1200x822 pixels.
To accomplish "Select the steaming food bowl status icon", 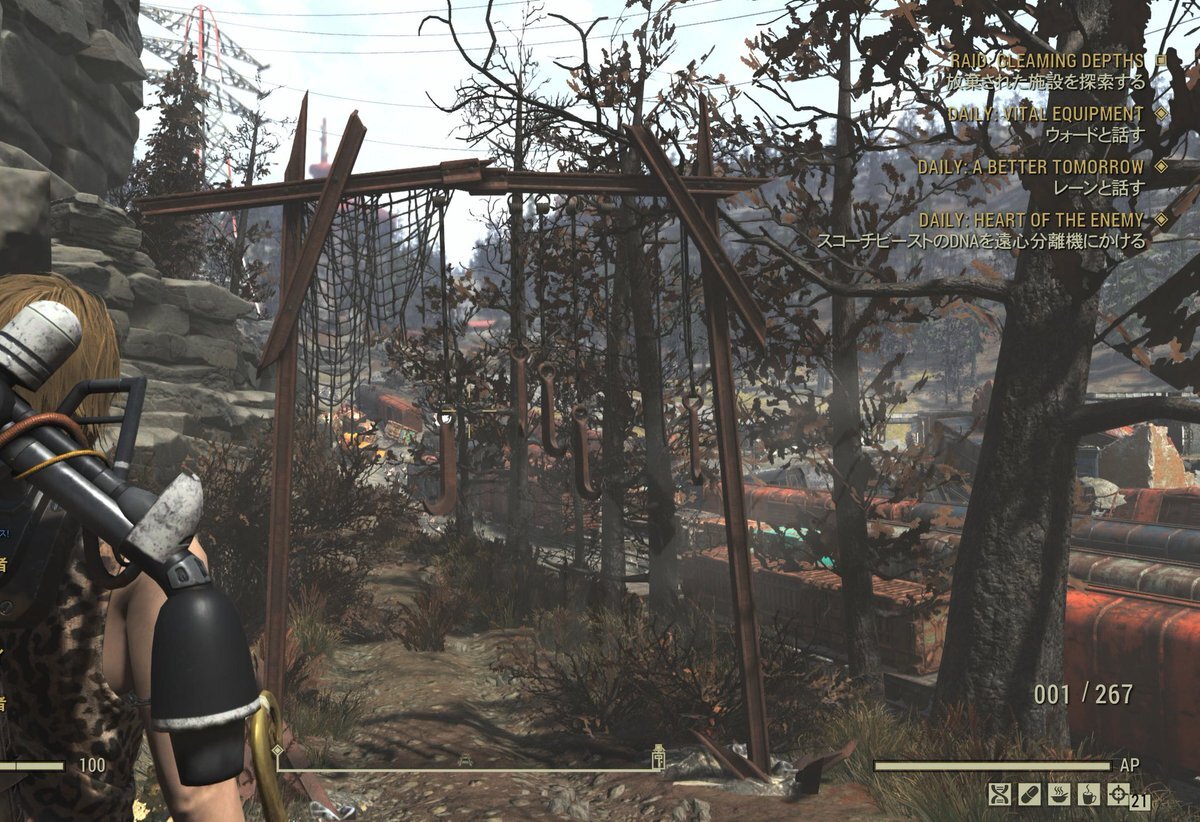I will (1059, 795).
